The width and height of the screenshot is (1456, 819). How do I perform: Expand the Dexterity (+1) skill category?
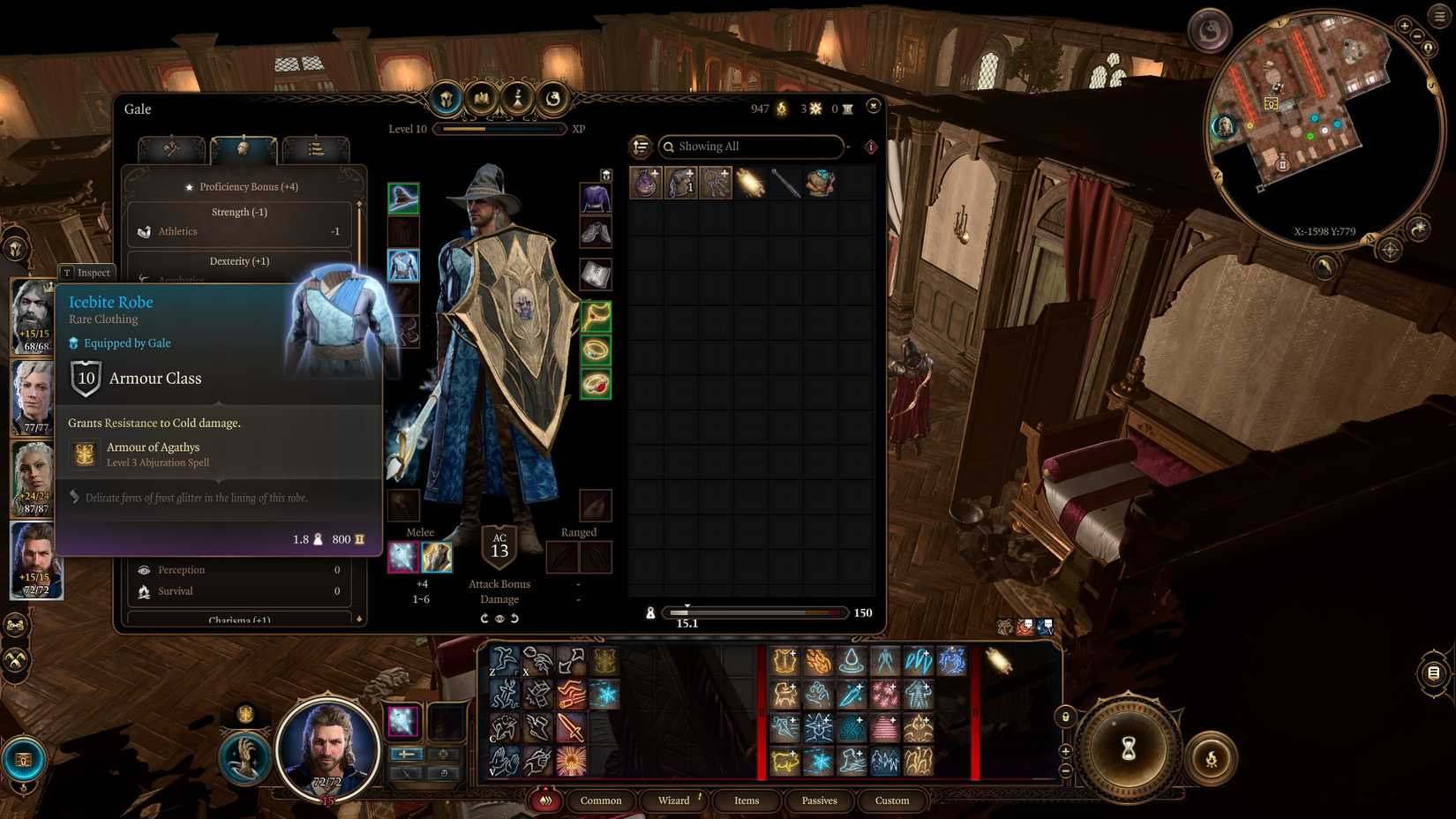(239, 261)
